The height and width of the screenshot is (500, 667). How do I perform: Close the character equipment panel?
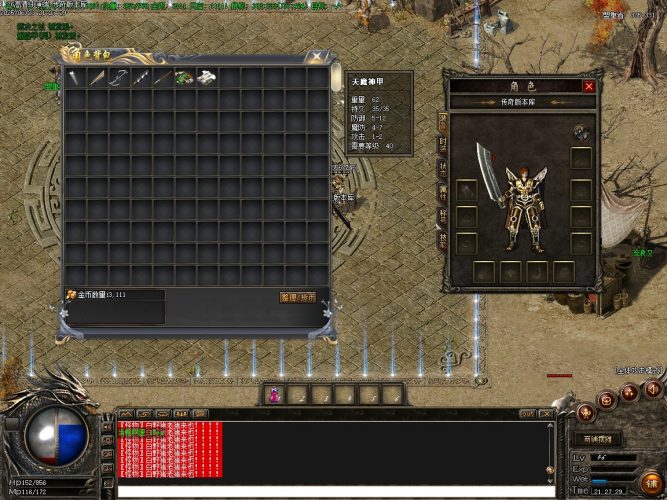589,86
